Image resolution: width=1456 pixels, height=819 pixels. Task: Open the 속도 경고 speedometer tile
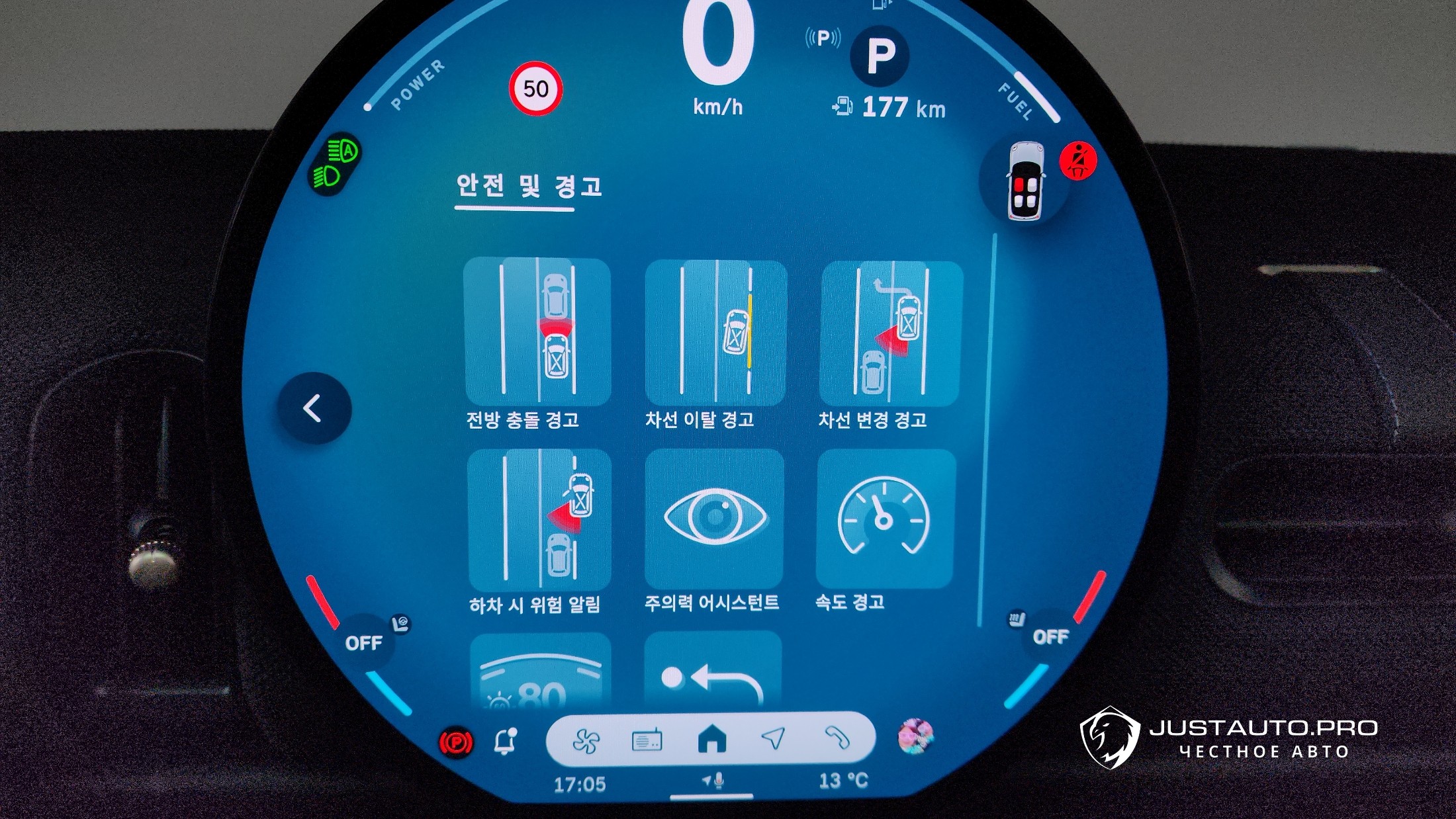(886, 518)
